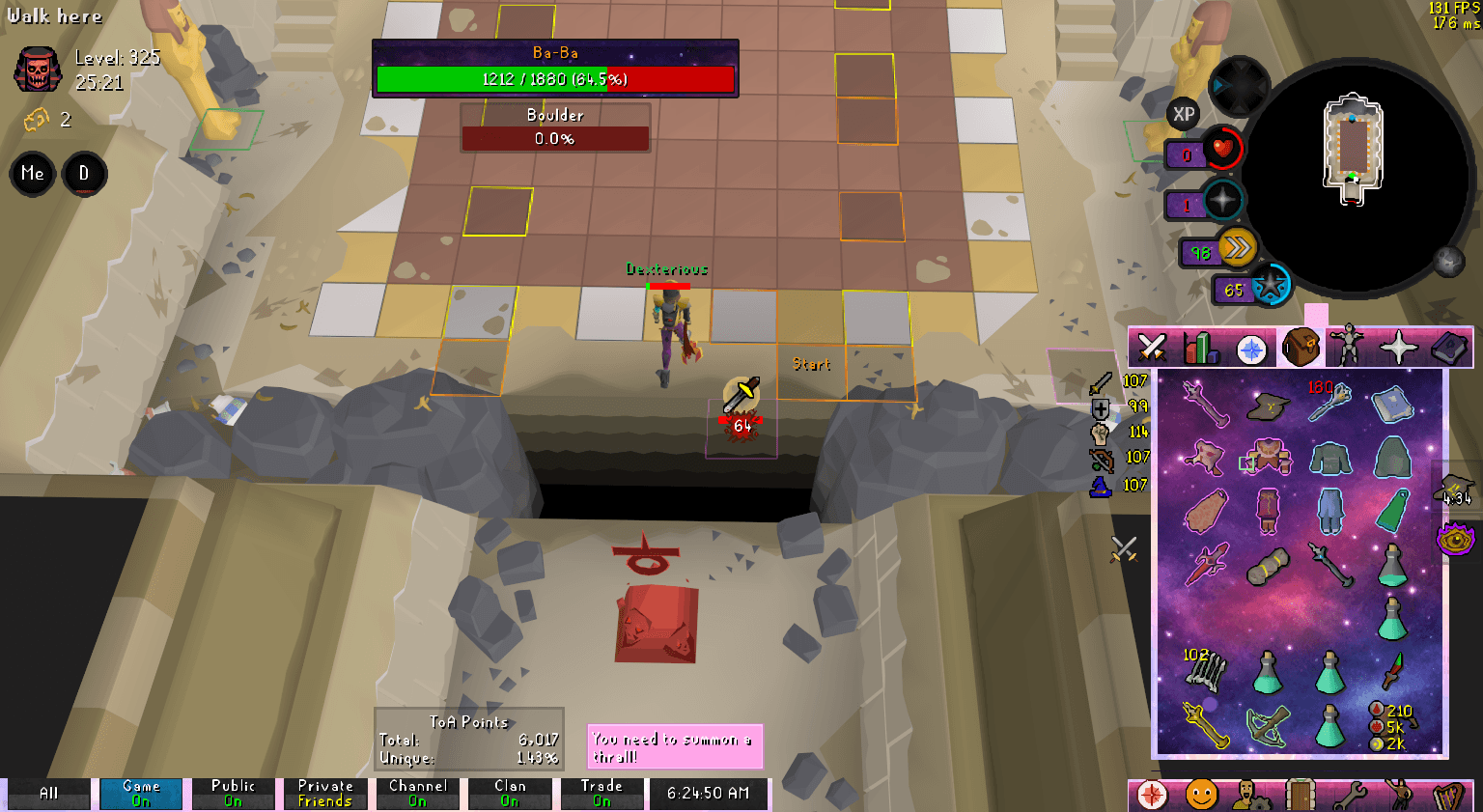Viewport: 1483px width, 812px height.
Task: Click the Boulder progress bar
Action: pyautogui.click(x=556, y=138)
